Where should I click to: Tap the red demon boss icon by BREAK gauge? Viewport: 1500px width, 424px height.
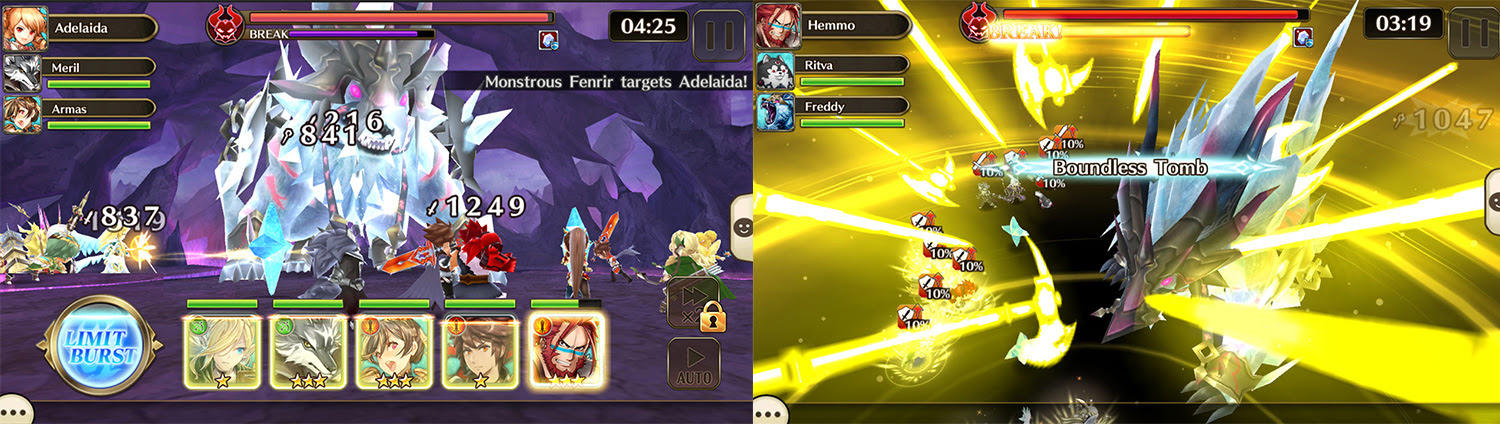225,25
